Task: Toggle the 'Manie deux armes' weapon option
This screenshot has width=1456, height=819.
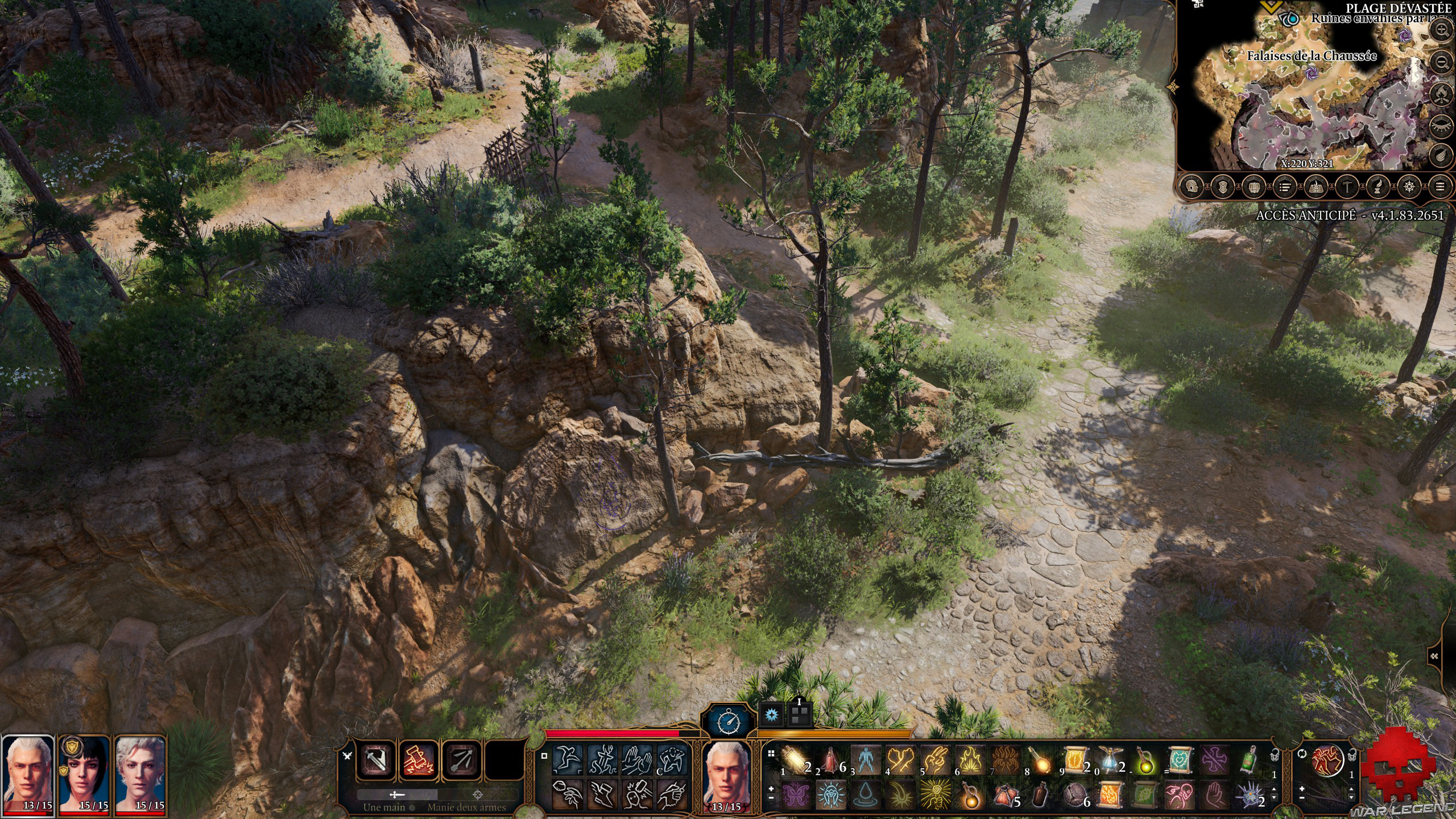Action: (x=481, y=795)
